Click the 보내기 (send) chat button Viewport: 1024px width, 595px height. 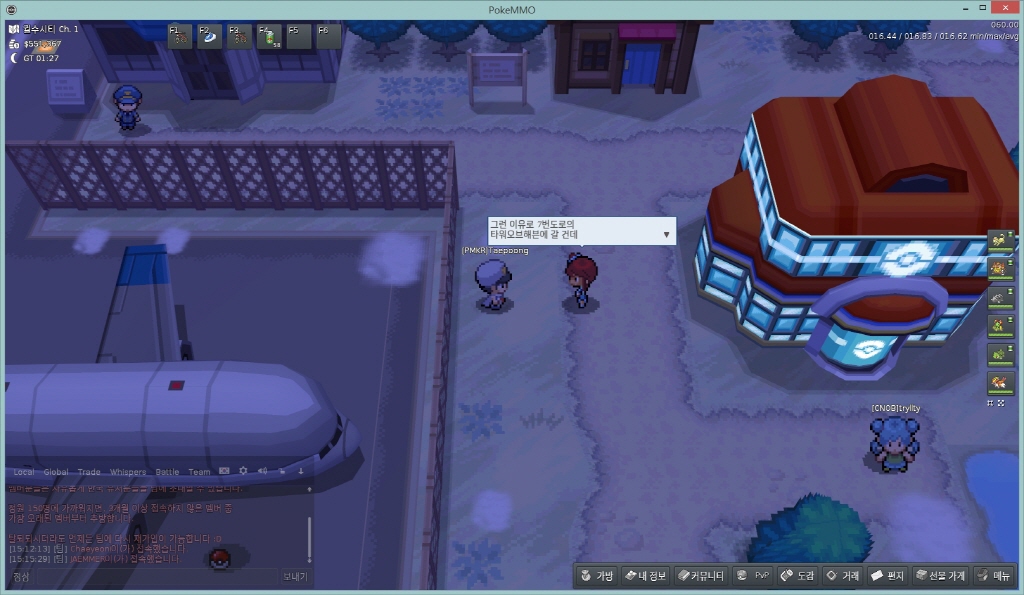pyautogui.click(x=295, y=577)
